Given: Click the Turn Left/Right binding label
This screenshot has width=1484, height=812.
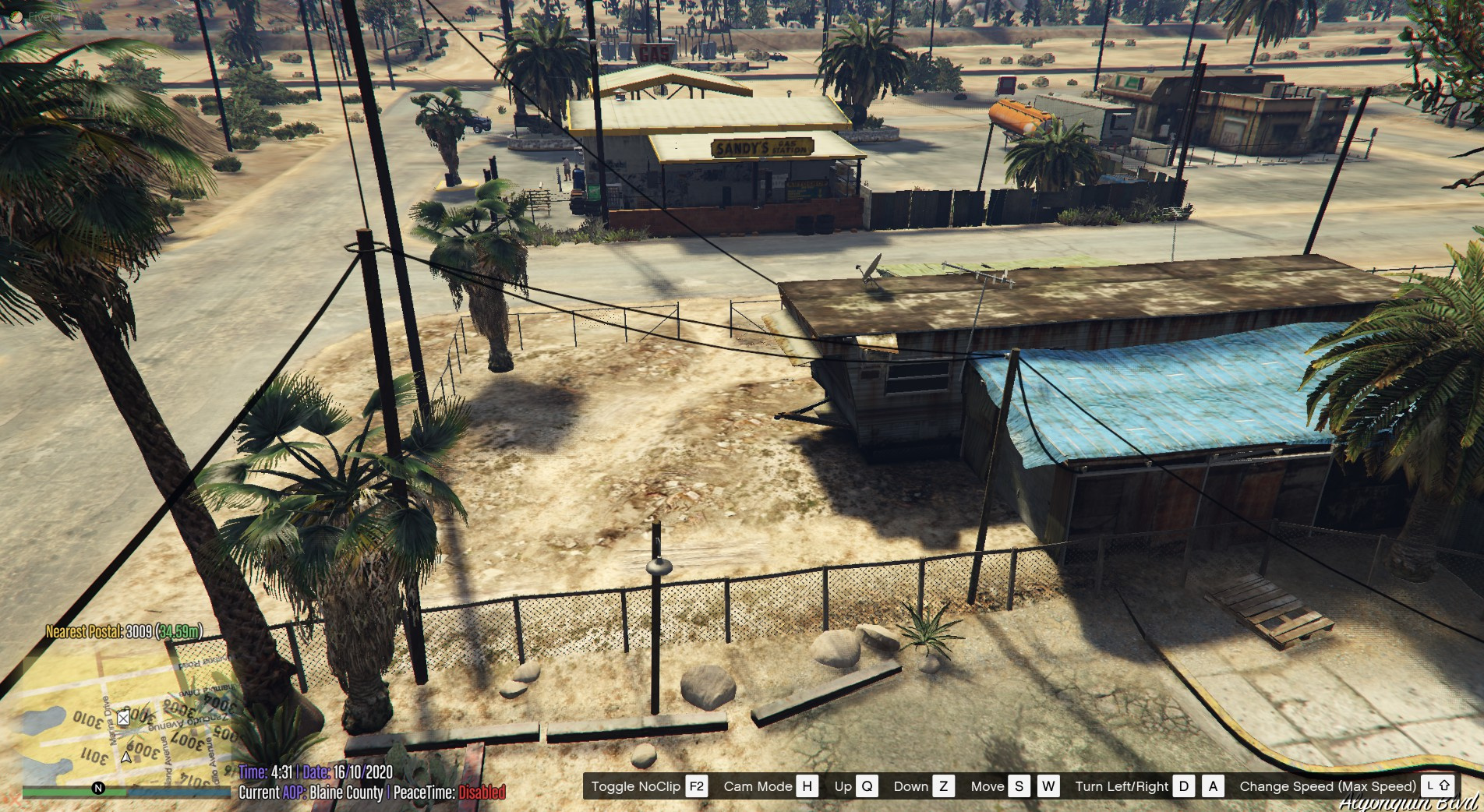Looking at the screenshot, I should click(1122, 786).
